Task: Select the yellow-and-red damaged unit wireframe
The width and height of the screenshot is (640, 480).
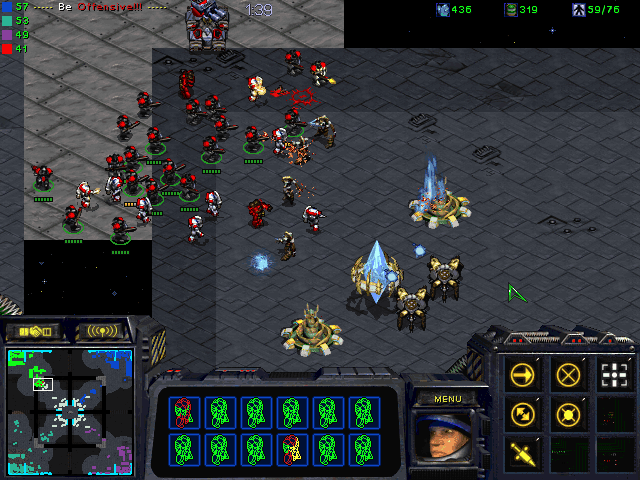Action: pos(291,447)
